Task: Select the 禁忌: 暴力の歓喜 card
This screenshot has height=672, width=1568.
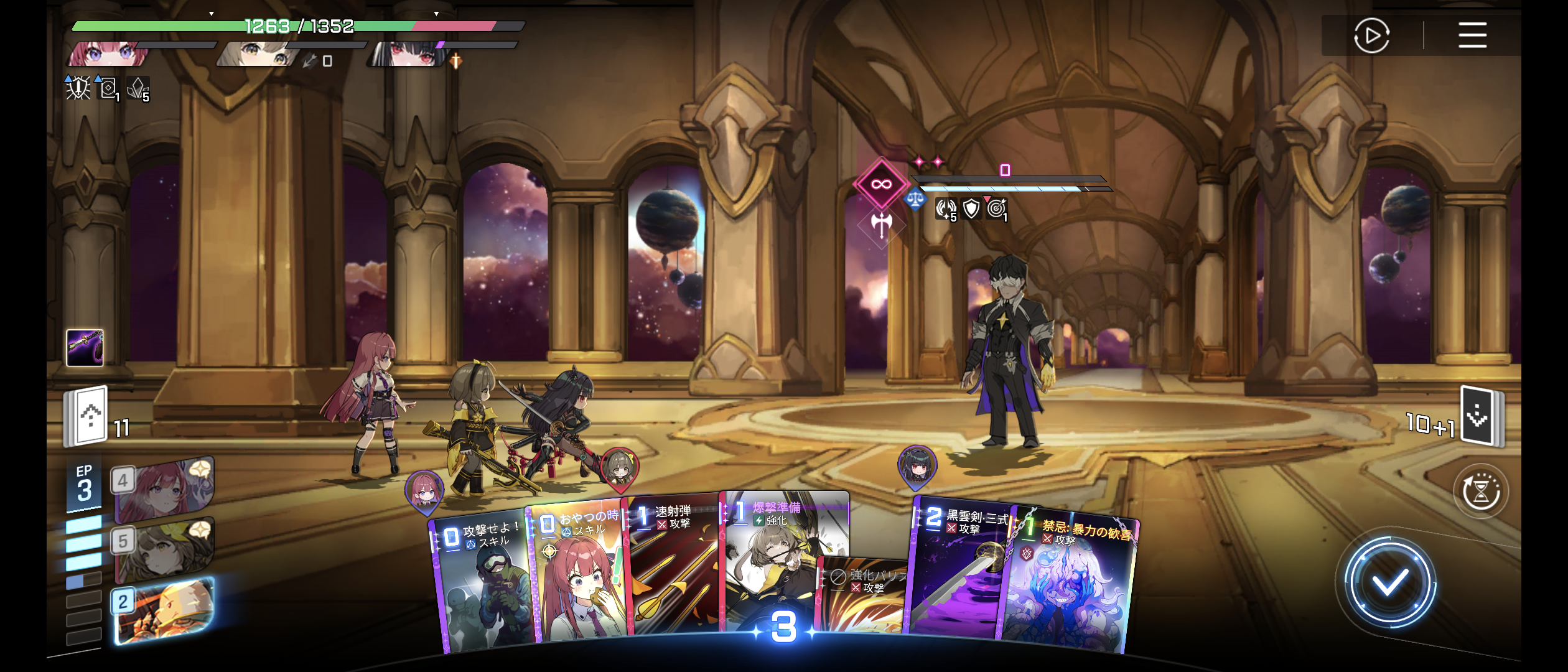Action: (x=1070, y=585)
